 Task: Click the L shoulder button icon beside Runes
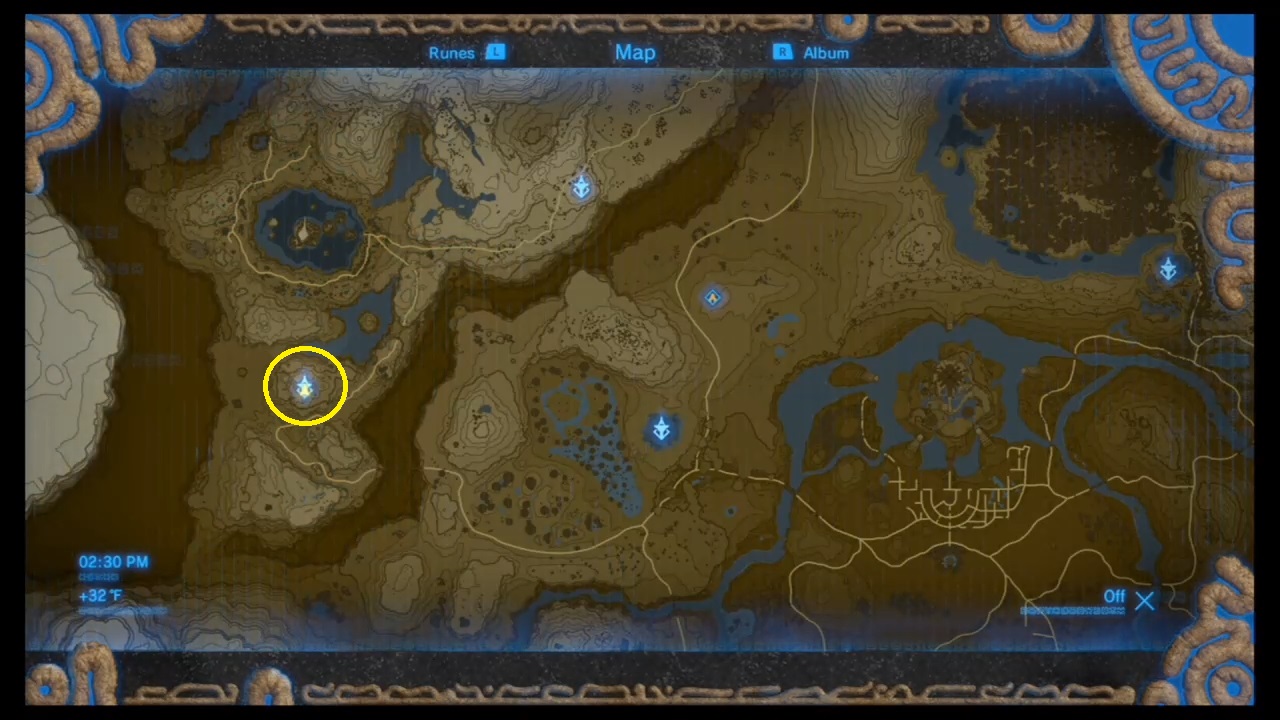point(495,52)
